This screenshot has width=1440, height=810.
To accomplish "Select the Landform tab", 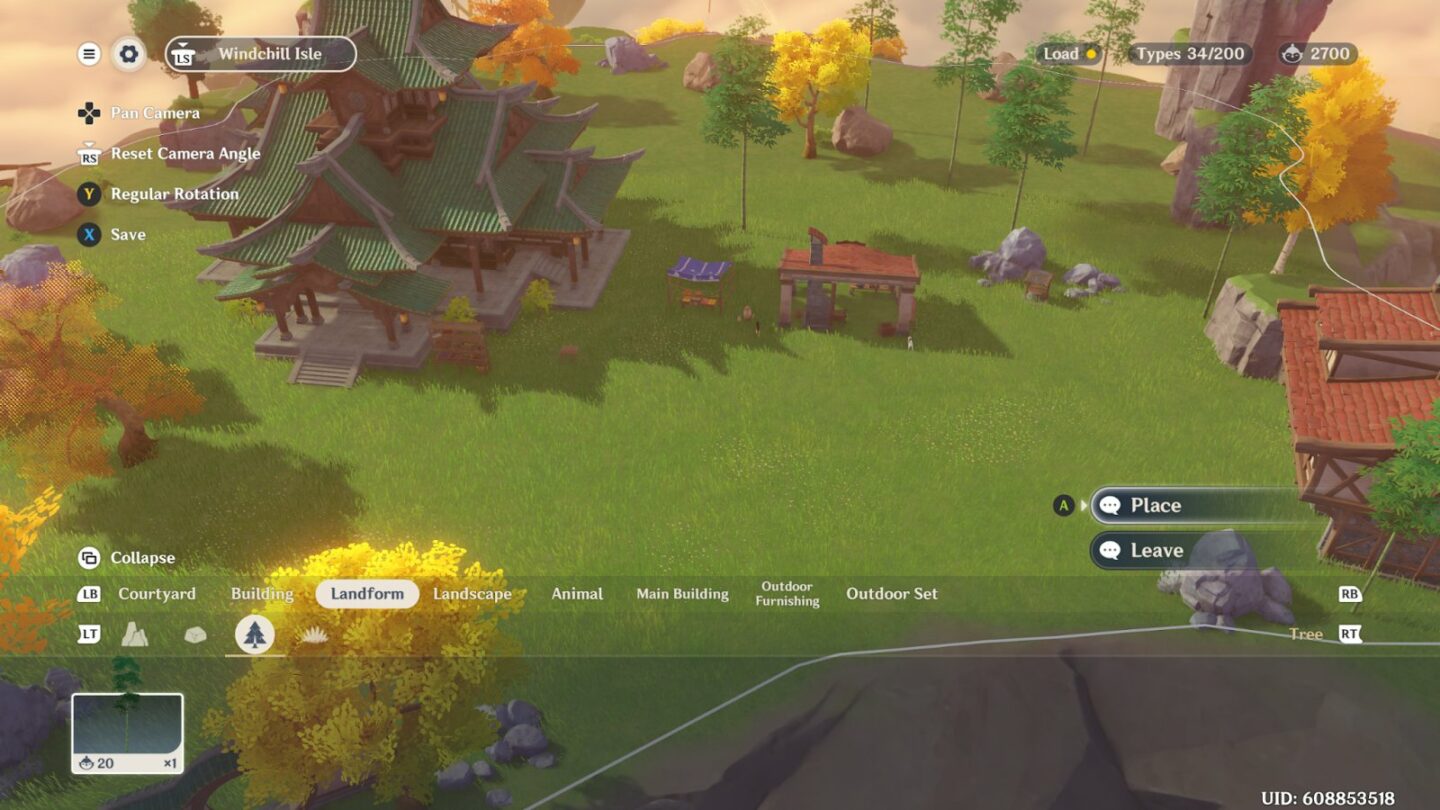I will pos(367,594).
